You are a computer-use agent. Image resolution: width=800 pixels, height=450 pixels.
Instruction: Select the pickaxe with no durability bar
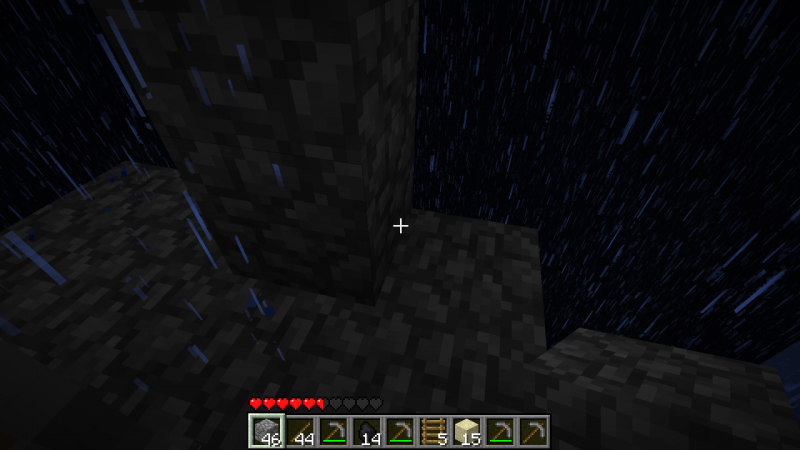point(534,431)
